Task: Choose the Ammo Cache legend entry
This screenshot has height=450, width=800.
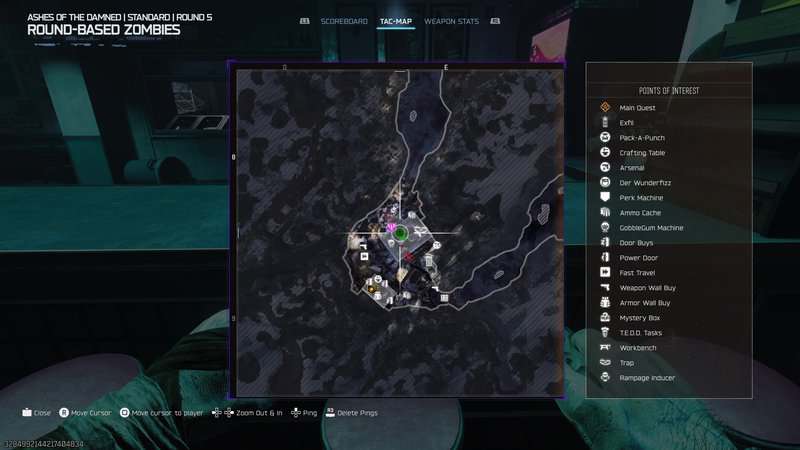Action: pyautogui.click(x=640, y=213)
